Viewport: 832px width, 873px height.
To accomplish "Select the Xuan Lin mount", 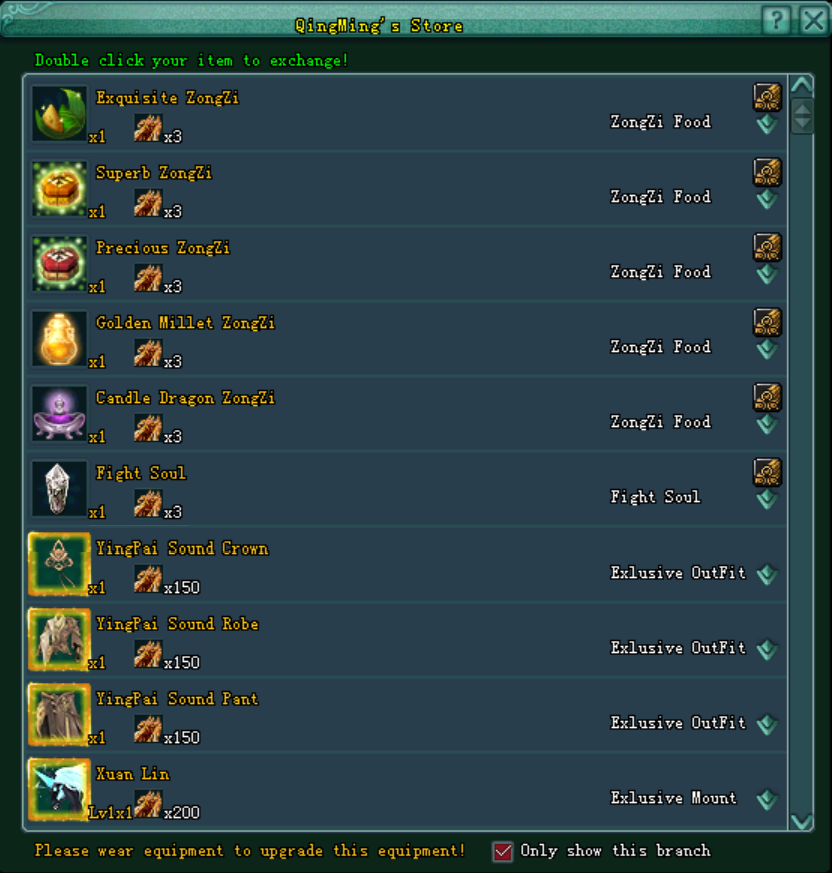I will 59,789.
